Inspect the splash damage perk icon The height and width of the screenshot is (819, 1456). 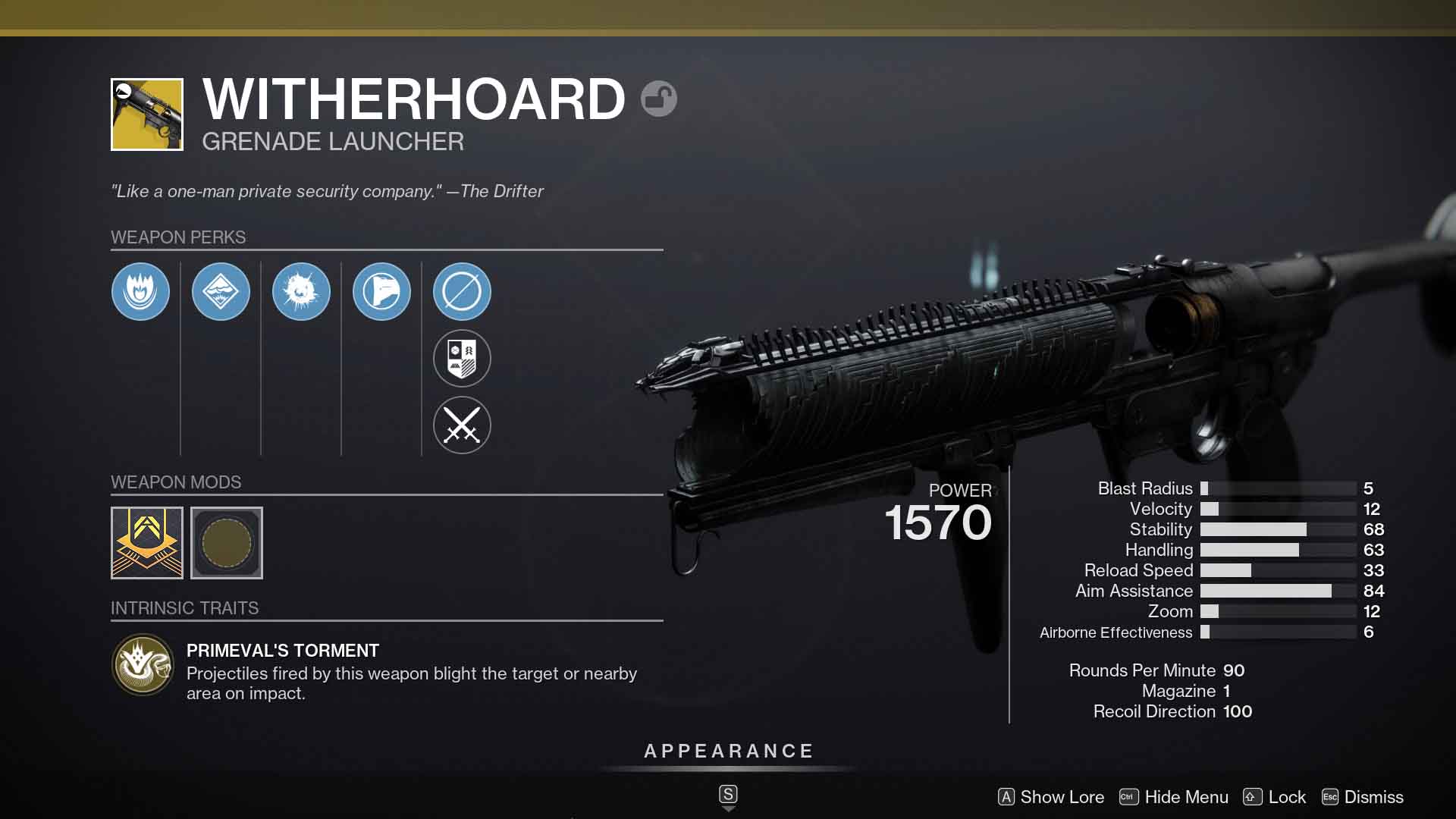pos(301,291)
